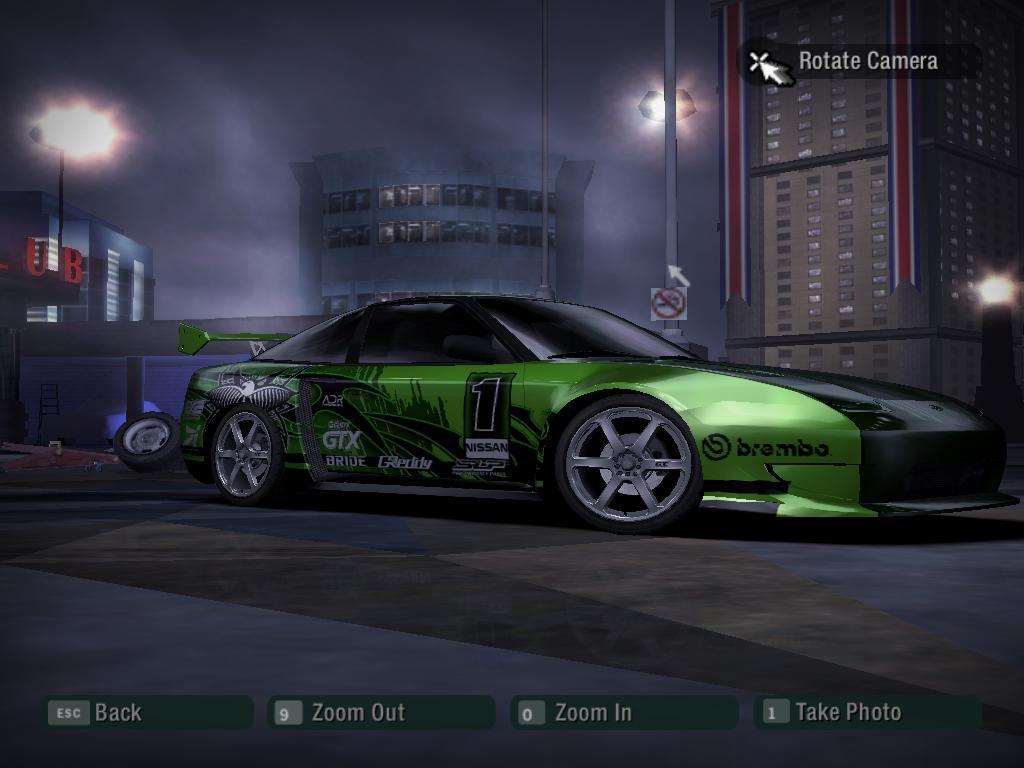This screenshot has height=768, width=1024.
Task: Select the Zoom In button
Action: (622, 713)
